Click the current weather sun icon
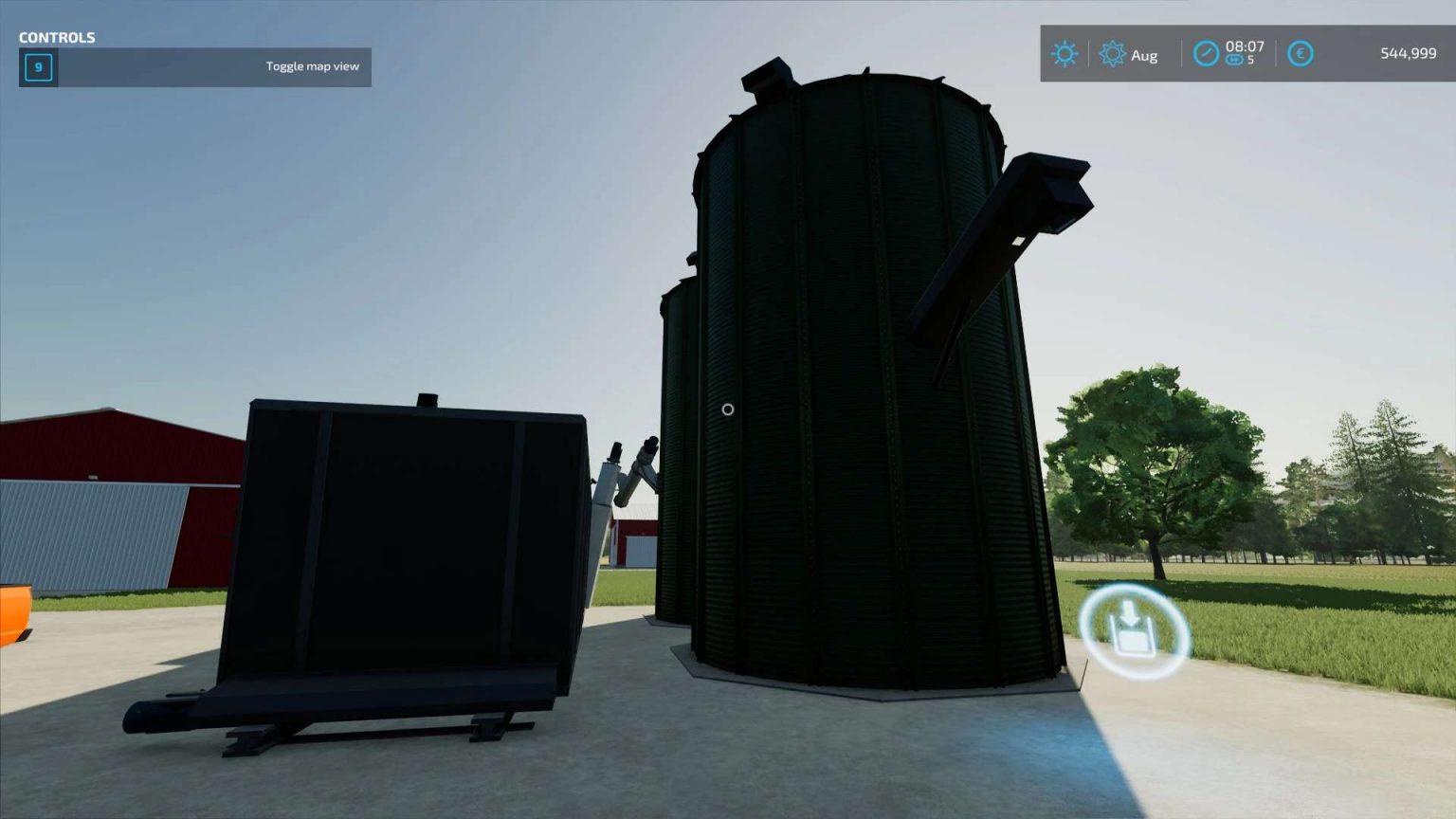1456x819 pixels. tap(1065, 54)
